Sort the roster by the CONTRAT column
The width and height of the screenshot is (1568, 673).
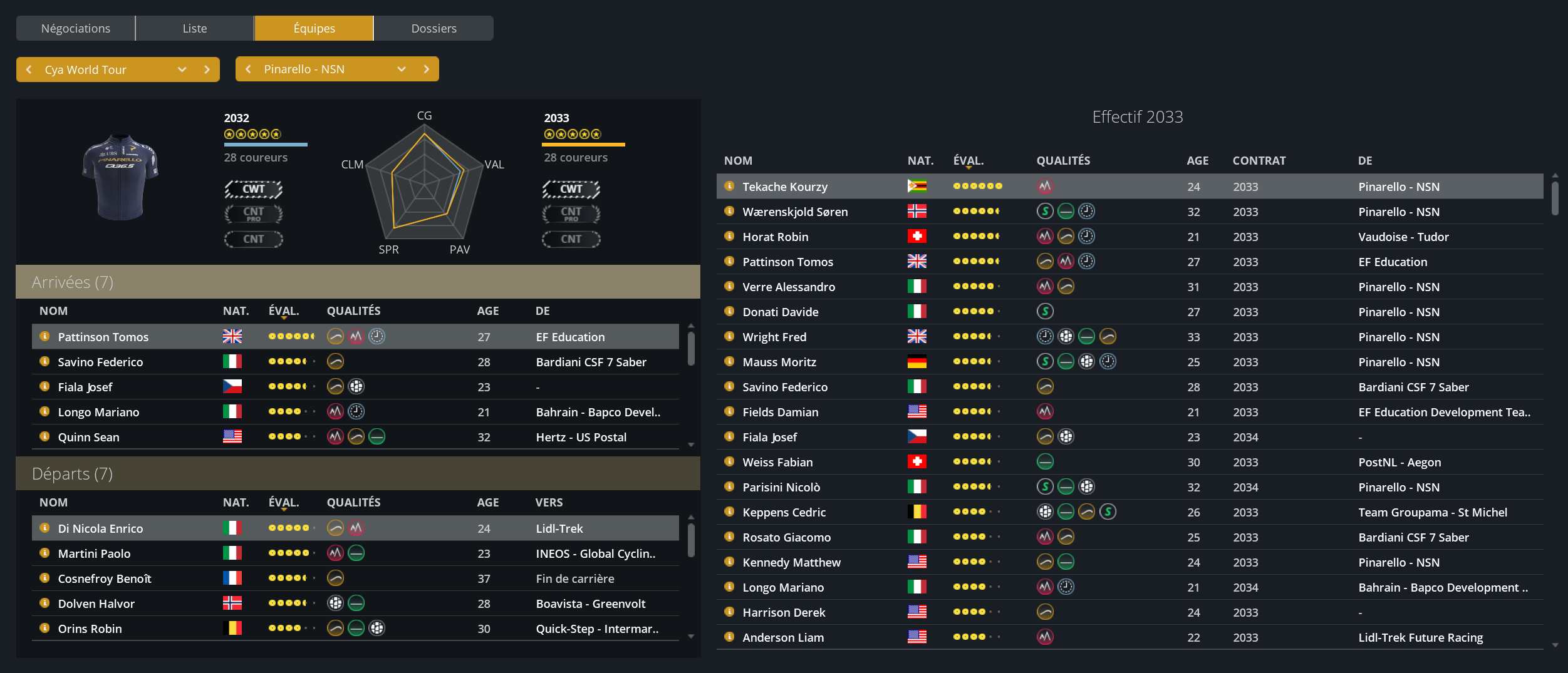point(1259,160)
